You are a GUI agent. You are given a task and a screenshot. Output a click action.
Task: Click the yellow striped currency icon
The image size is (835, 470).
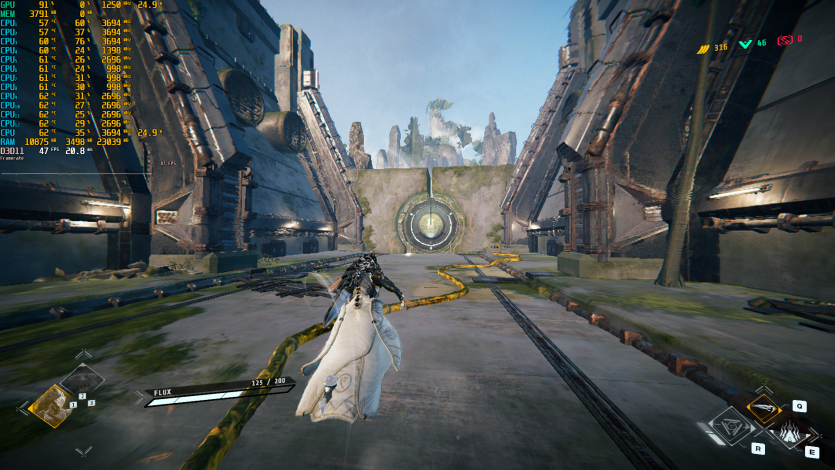(703, 46)
